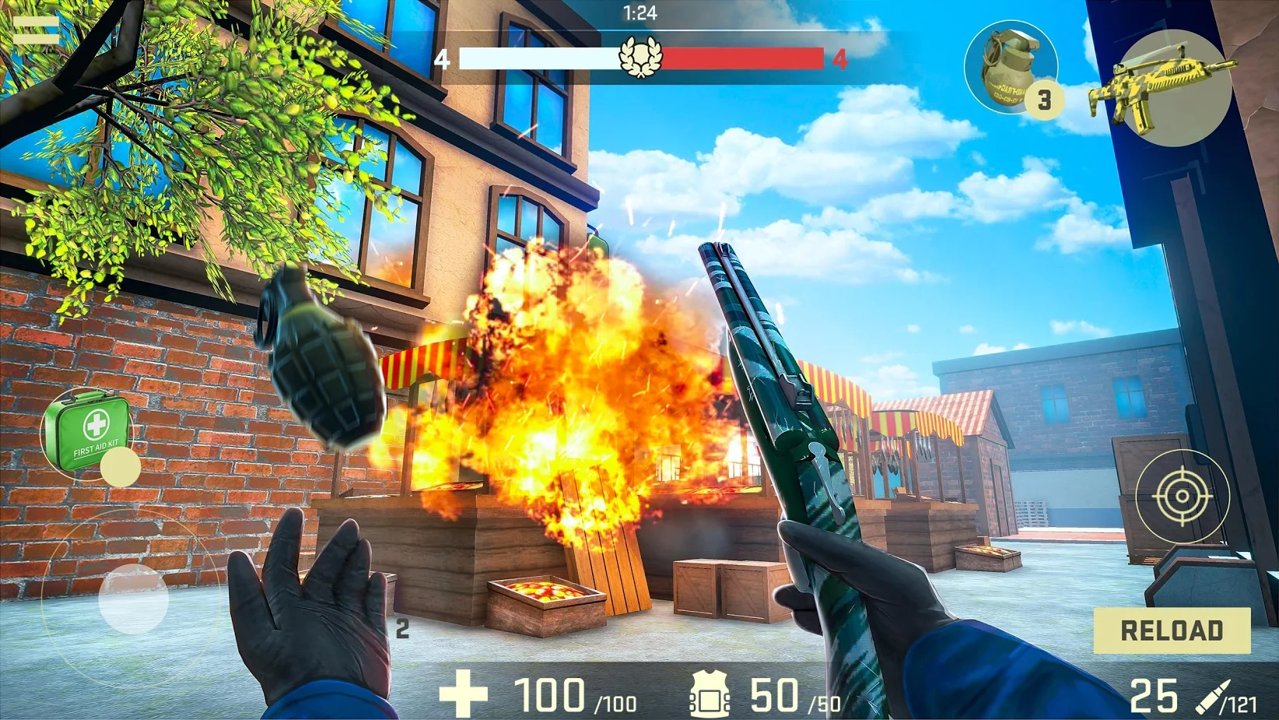The image size is (1279, 720).
Task: Open the hamburger menu
Action: [35, 30]
